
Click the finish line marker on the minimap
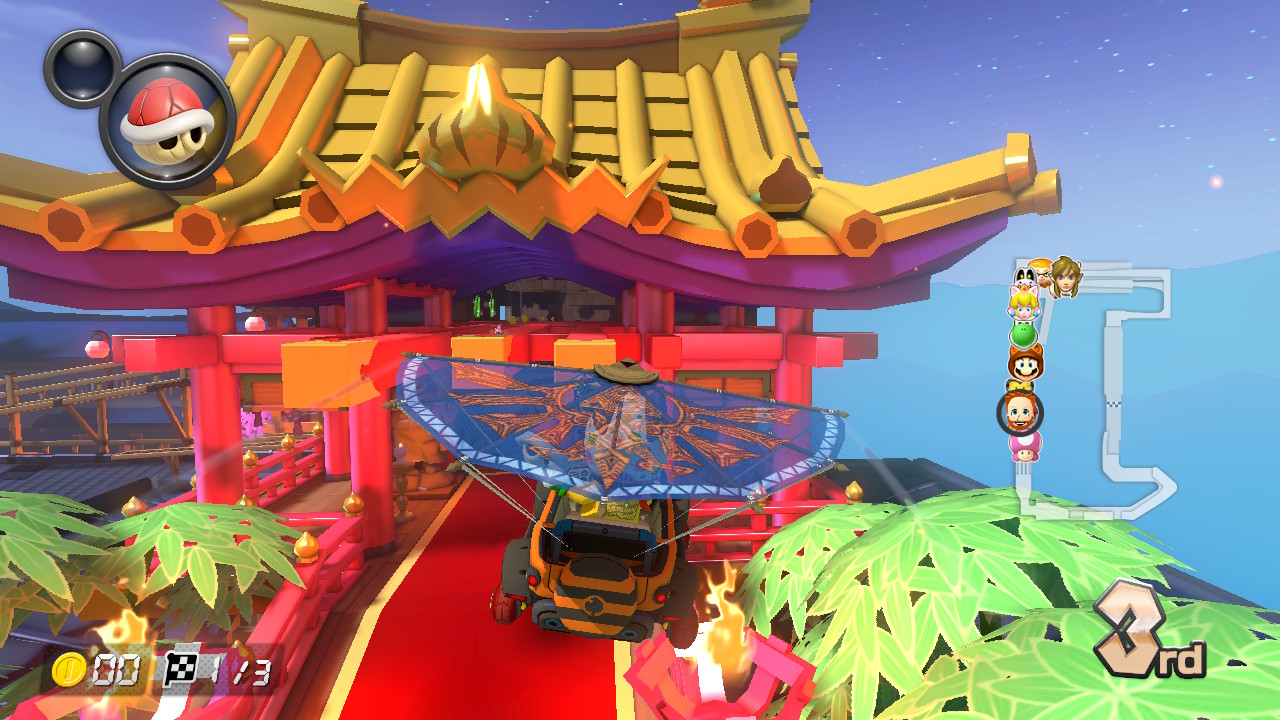1112,404
